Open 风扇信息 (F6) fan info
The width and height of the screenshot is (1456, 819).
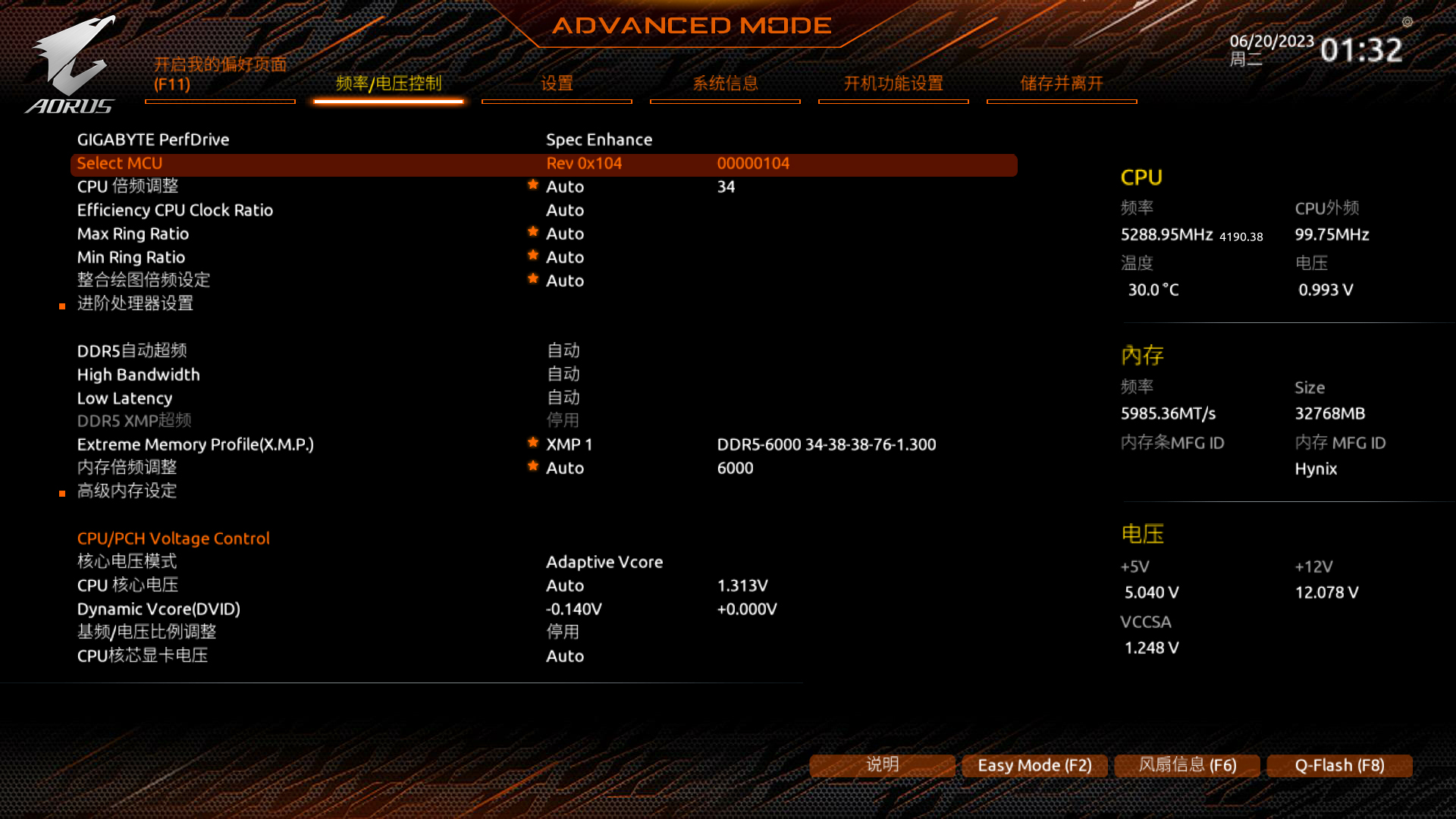click(x=1187, y=765)
